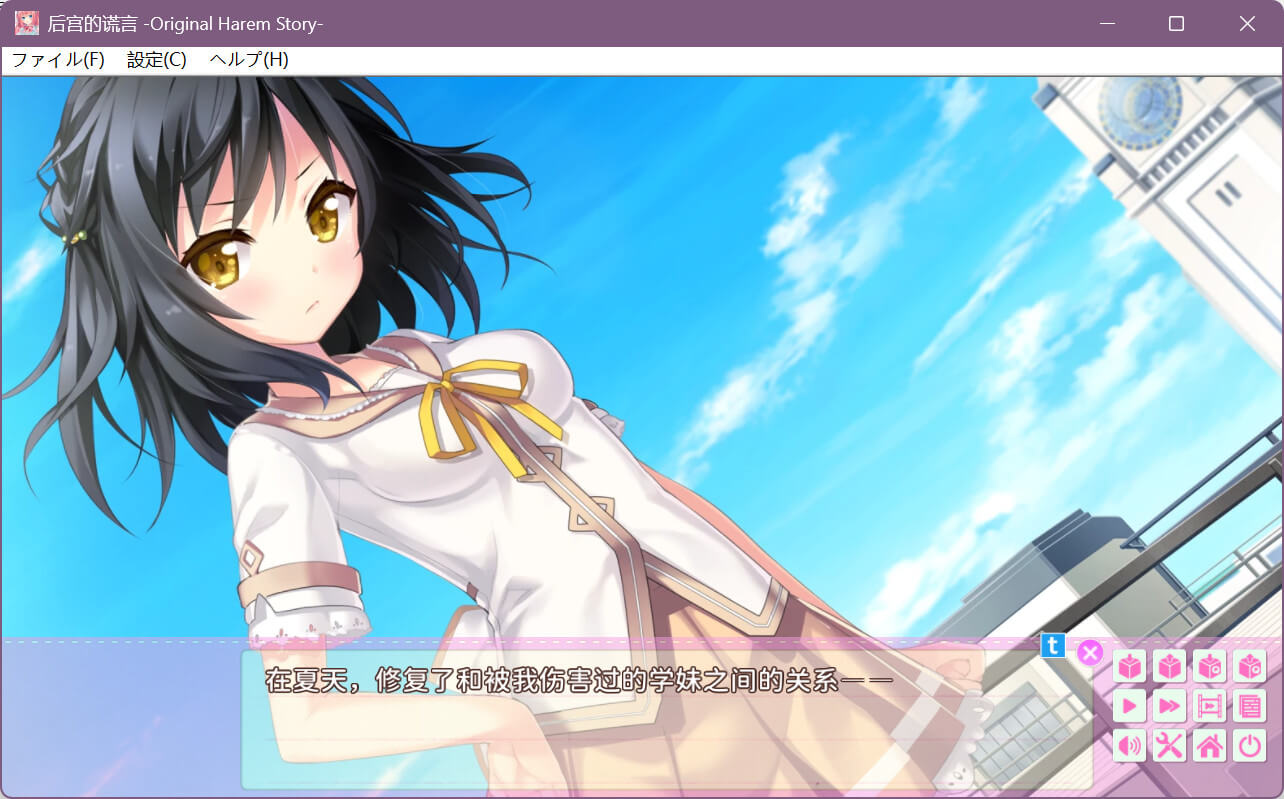Open load with the plain box up-arrow icon
1284x799 pixels.
point(1170,666)
